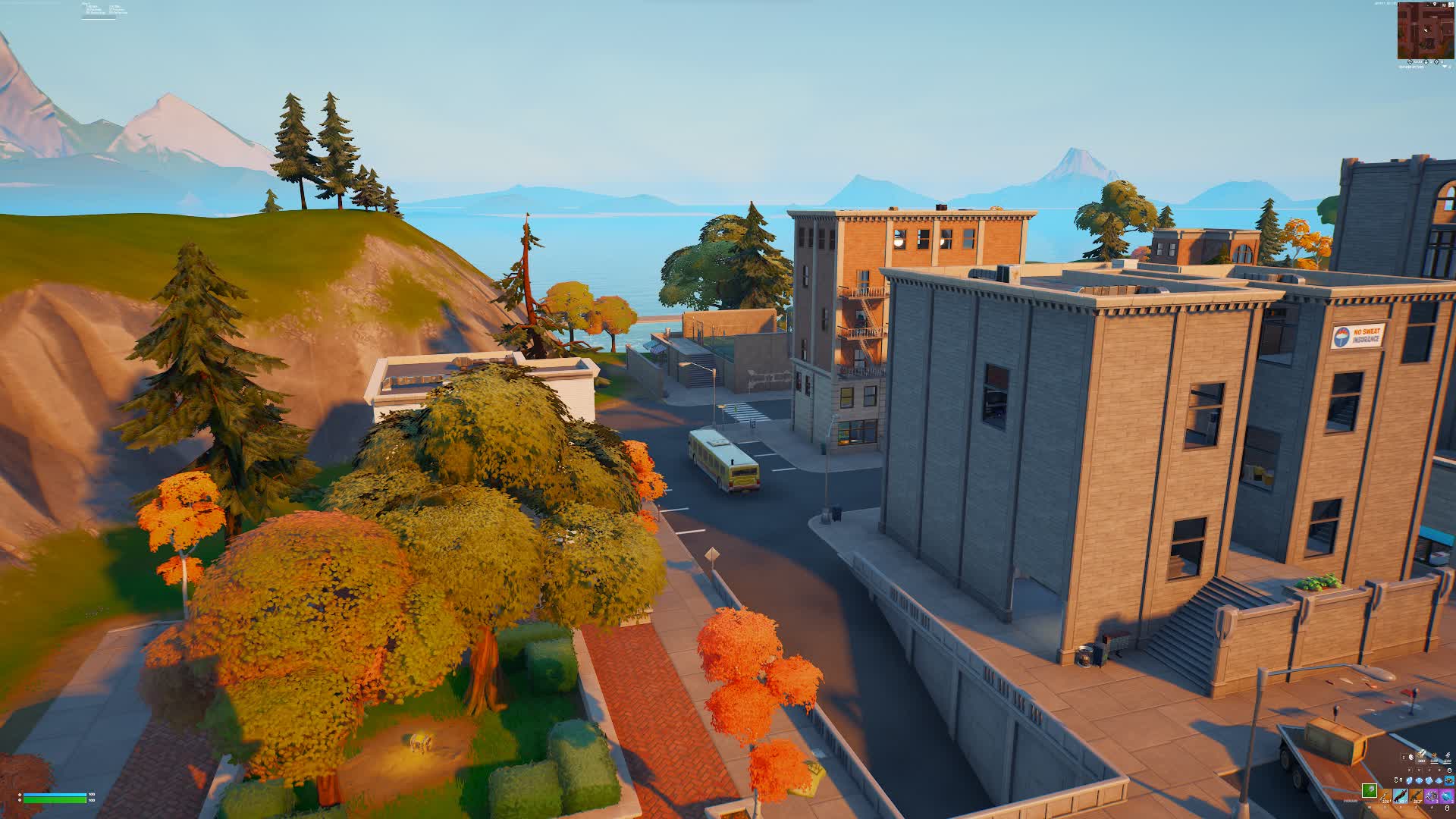Image resolution: width=1456 pixels, height=819 pixels.
Task: Select the blue item in slot 5
Action: [1446, 796]
